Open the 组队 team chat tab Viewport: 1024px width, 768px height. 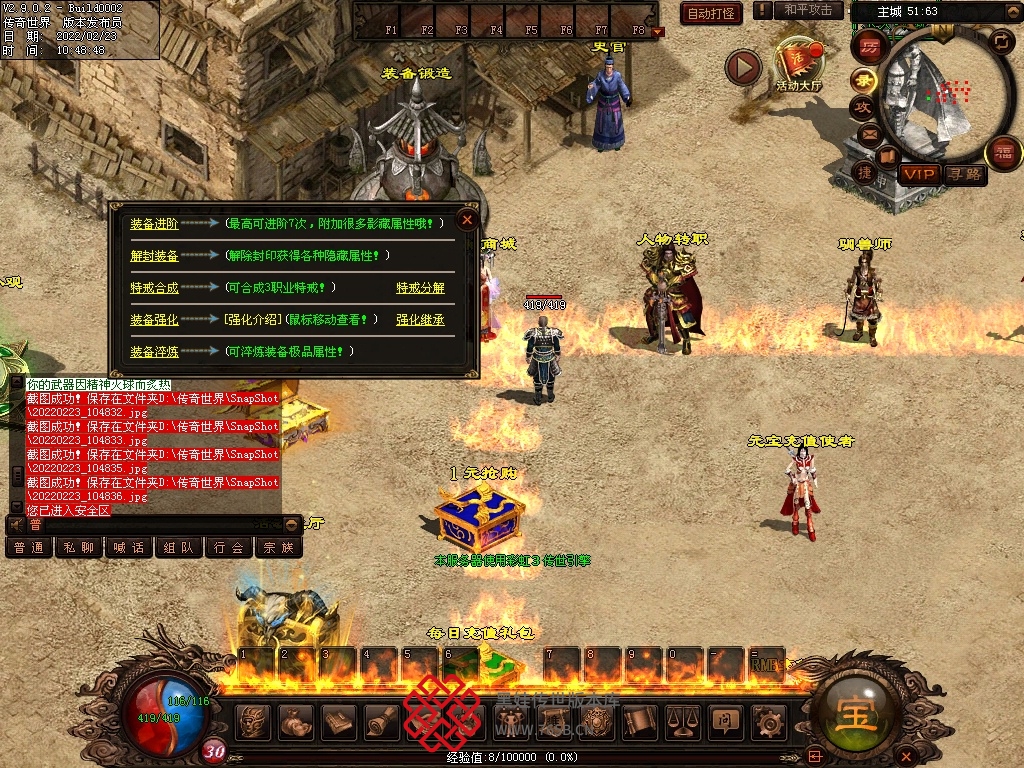point(179,548)
